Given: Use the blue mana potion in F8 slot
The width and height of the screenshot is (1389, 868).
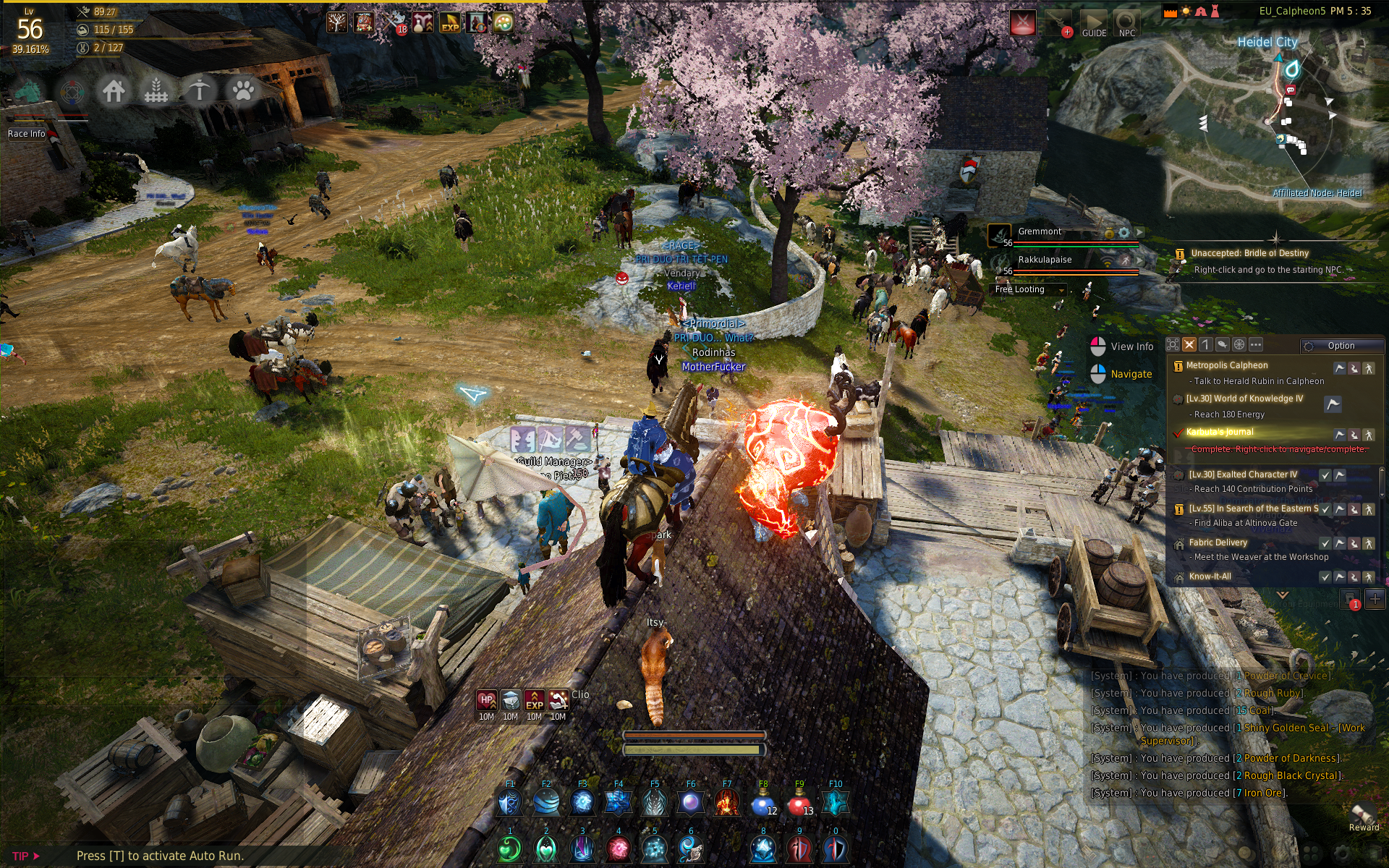Looking at the screenshot, I should pyautogui.click(x=763, y=803).
